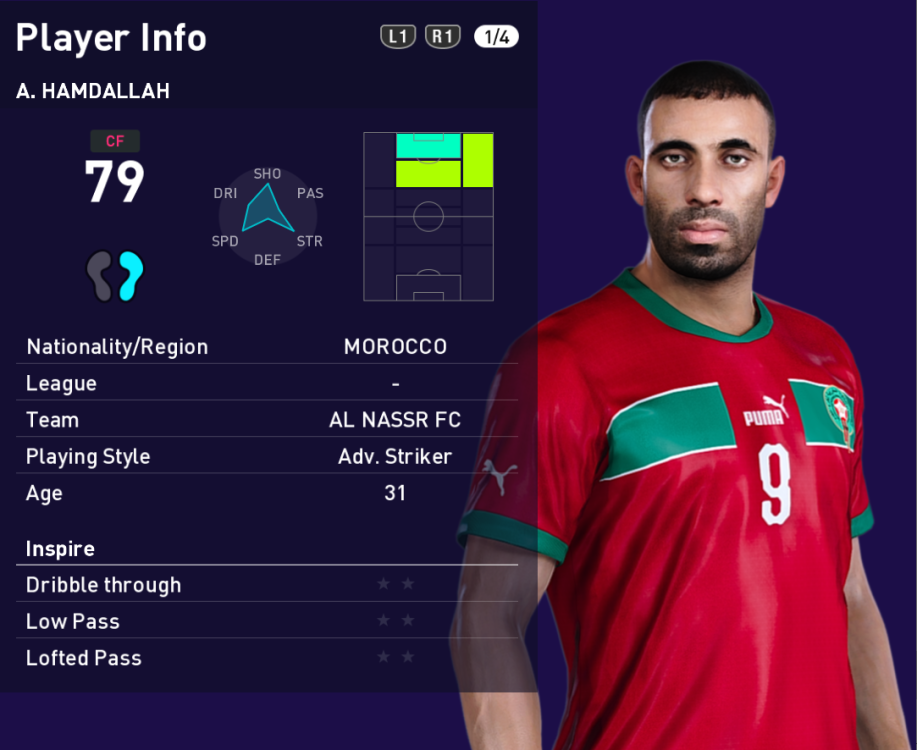Screen dimensions: 917x750
Task: Select the League row
Action: click(x=267, y=384)
